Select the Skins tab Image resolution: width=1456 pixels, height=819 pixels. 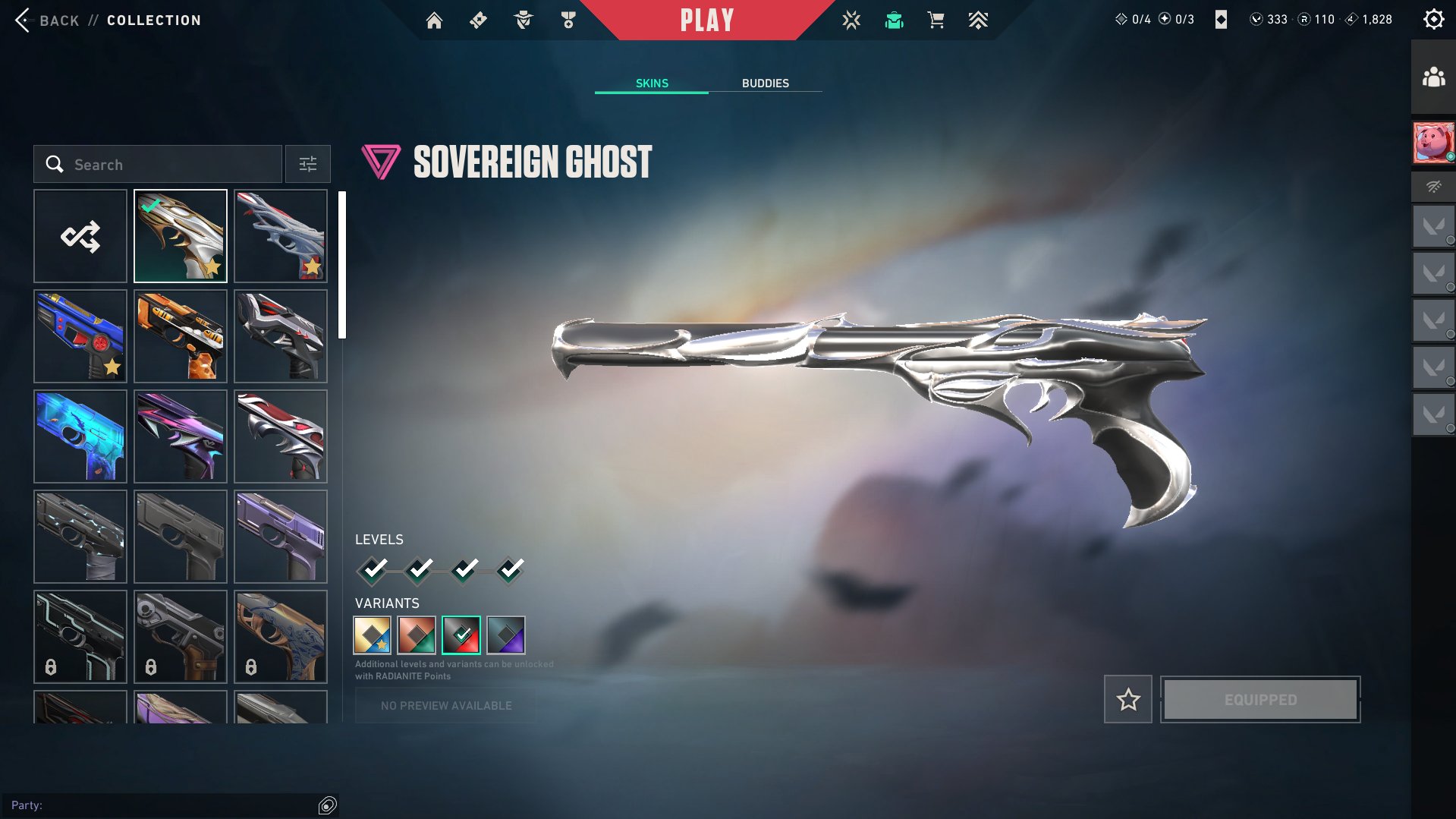pyautogui.click(x=652, y=83)
